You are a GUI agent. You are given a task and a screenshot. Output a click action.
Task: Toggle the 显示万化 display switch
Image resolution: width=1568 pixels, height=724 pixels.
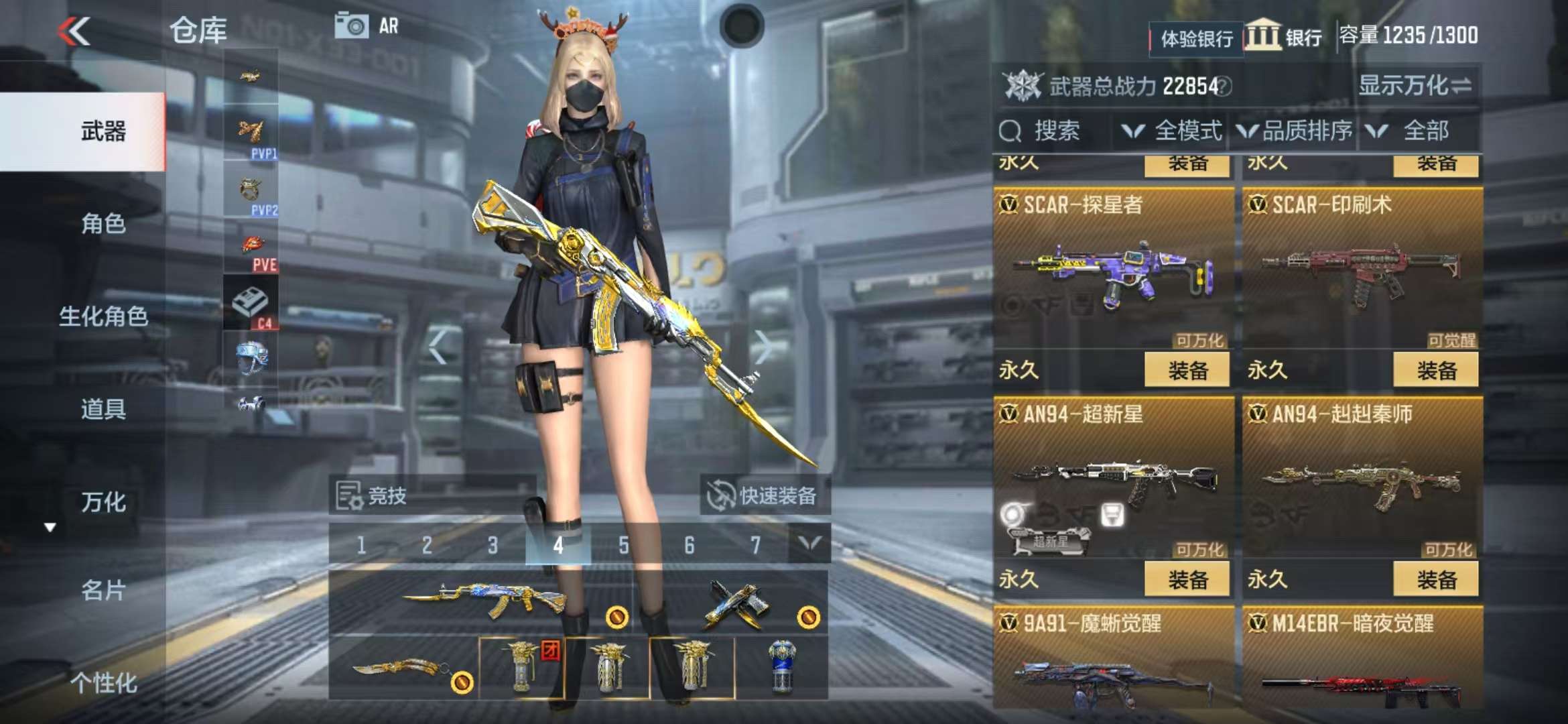coord(1415,86)
